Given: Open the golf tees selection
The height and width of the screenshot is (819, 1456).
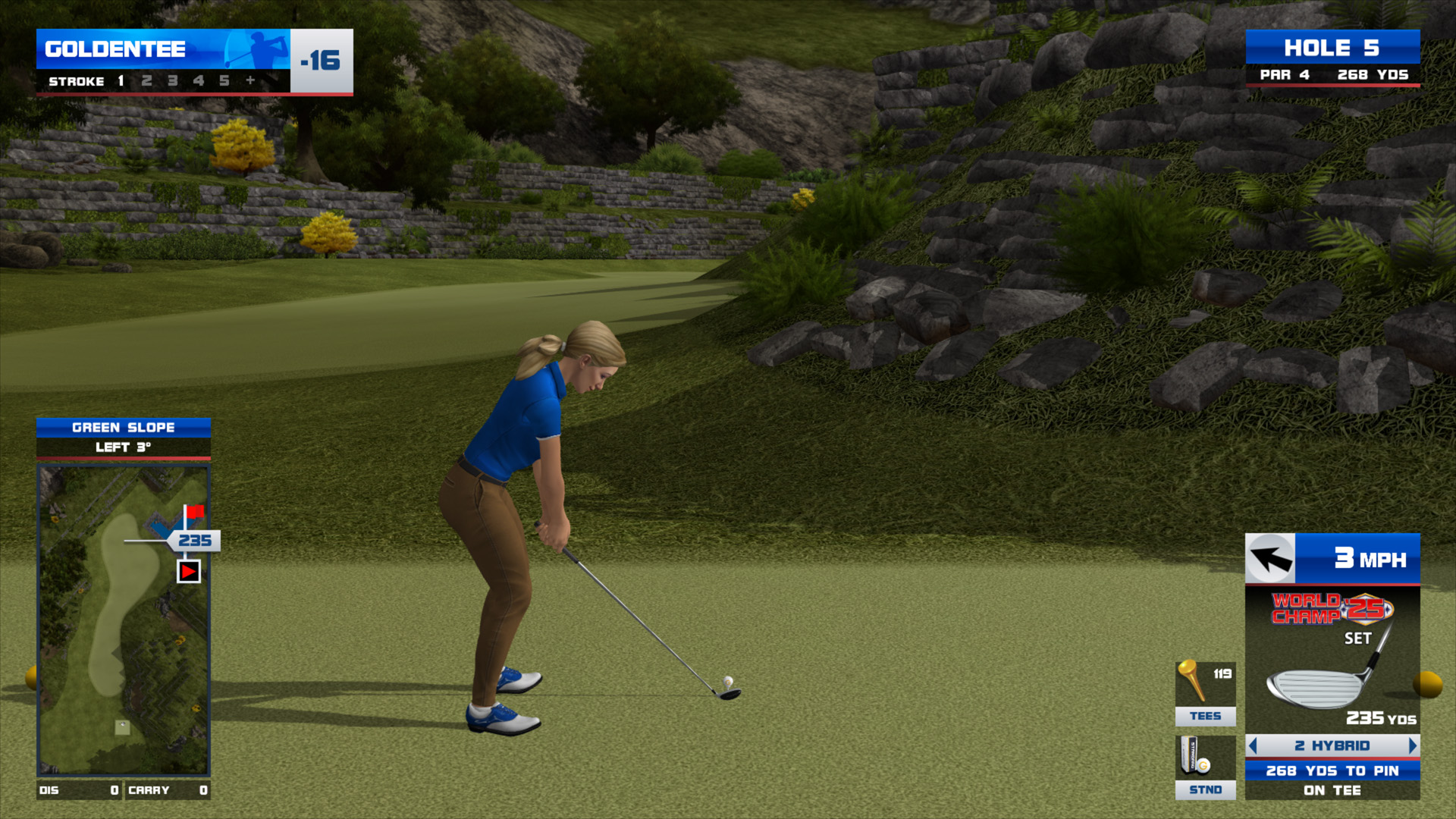Looking at the screenshot, I should [1205, 693].
